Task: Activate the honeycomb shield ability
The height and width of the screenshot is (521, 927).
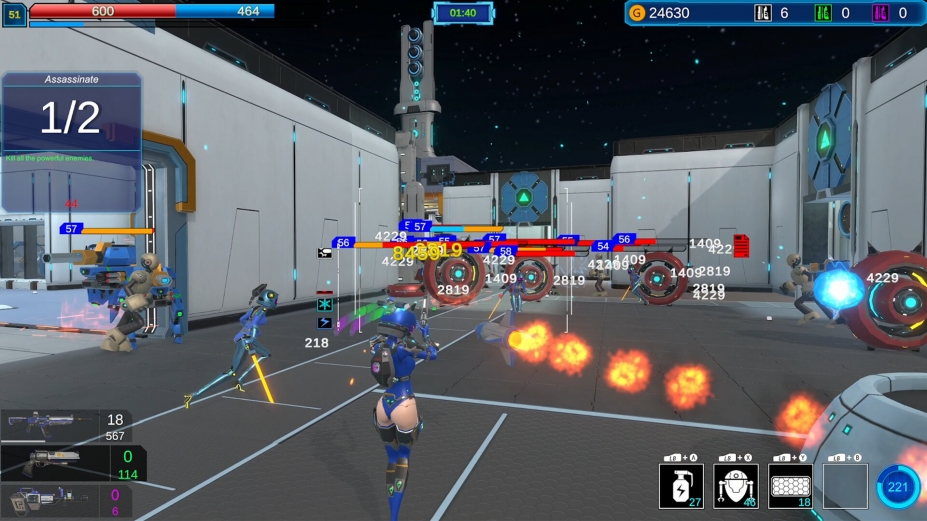Action: pos(790,486)
